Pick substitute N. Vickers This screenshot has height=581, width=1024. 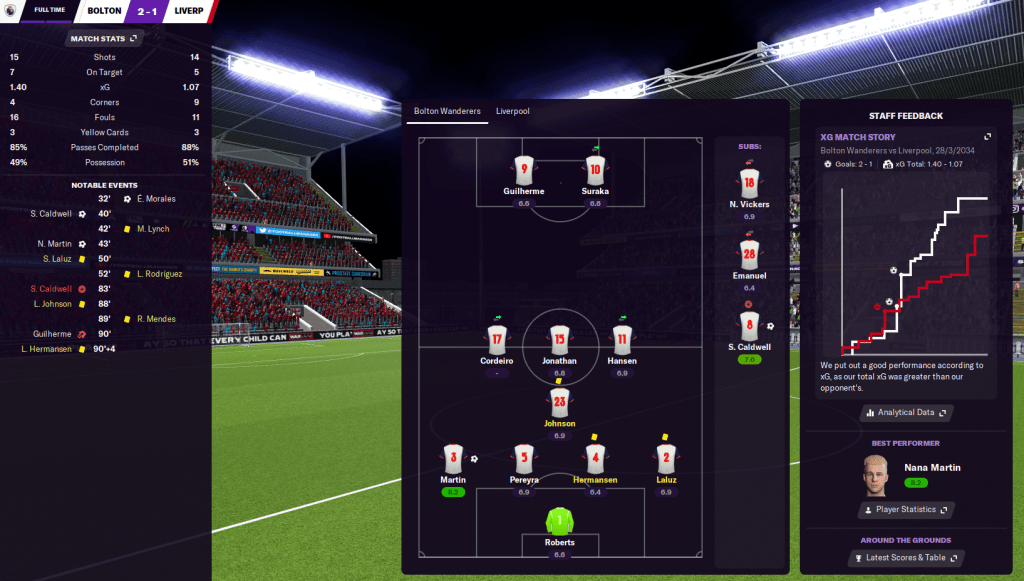tap(748, 182)
